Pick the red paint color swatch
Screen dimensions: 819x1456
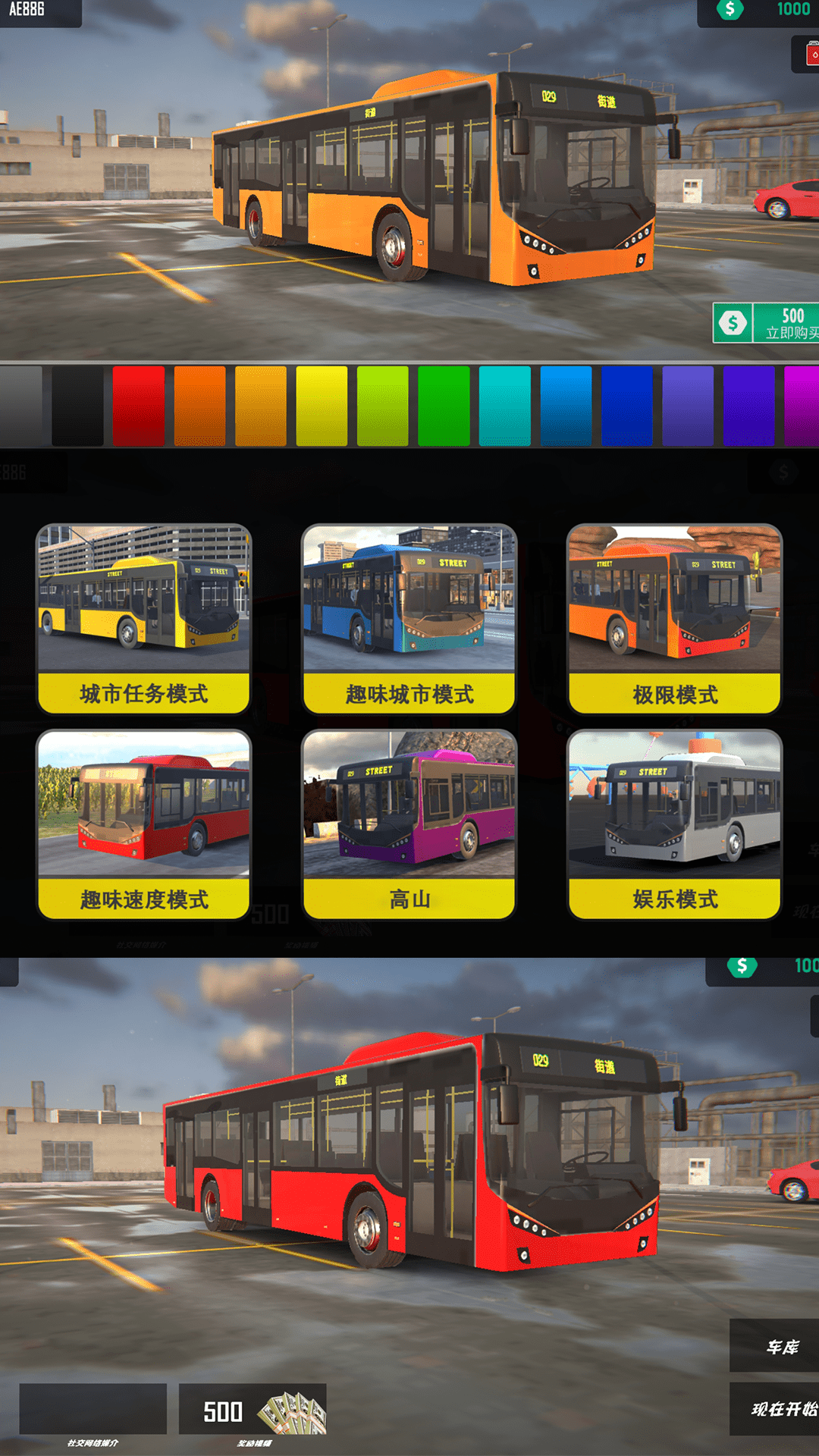point(139,406)
